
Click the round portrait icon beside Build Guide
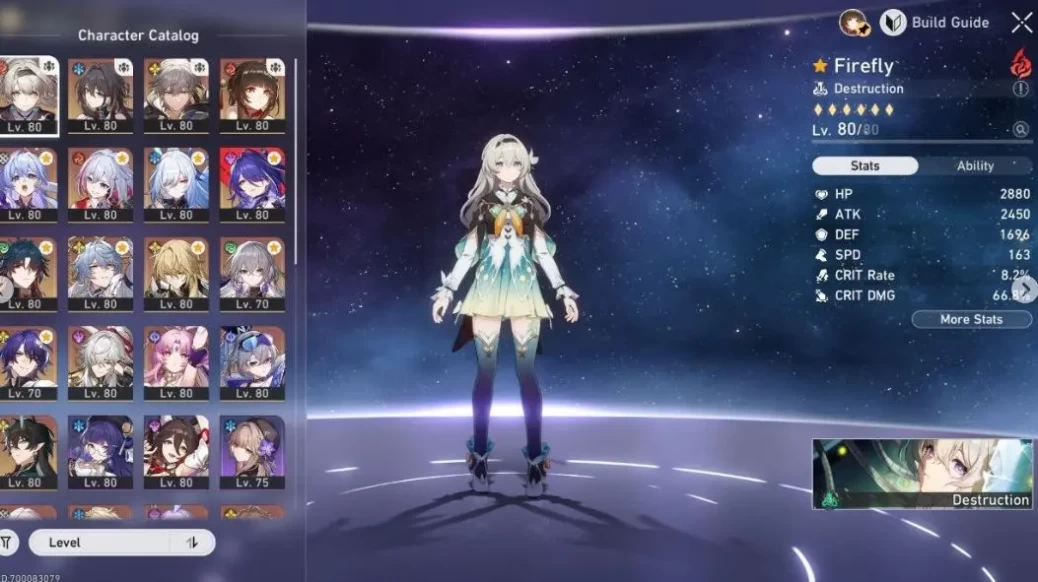pyautogui.click(x=853, y=22)
